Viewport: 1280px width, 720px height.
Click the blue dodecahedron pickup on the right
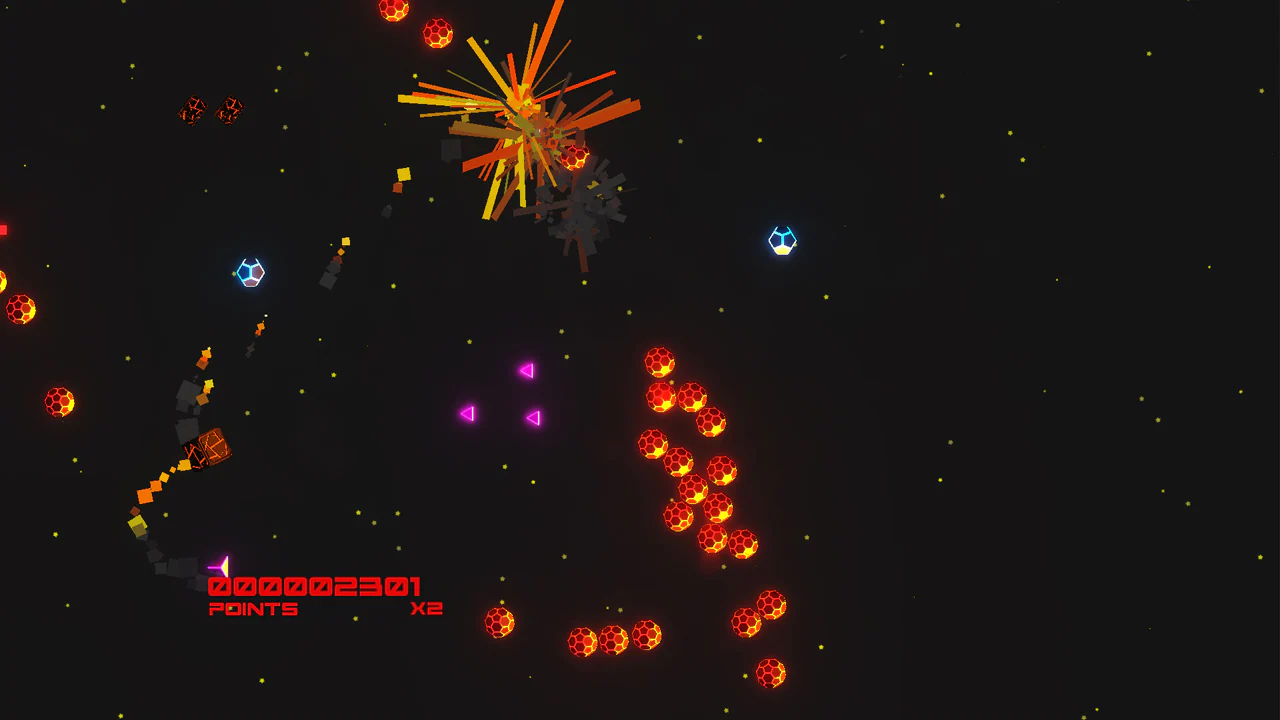coord(783,242)
